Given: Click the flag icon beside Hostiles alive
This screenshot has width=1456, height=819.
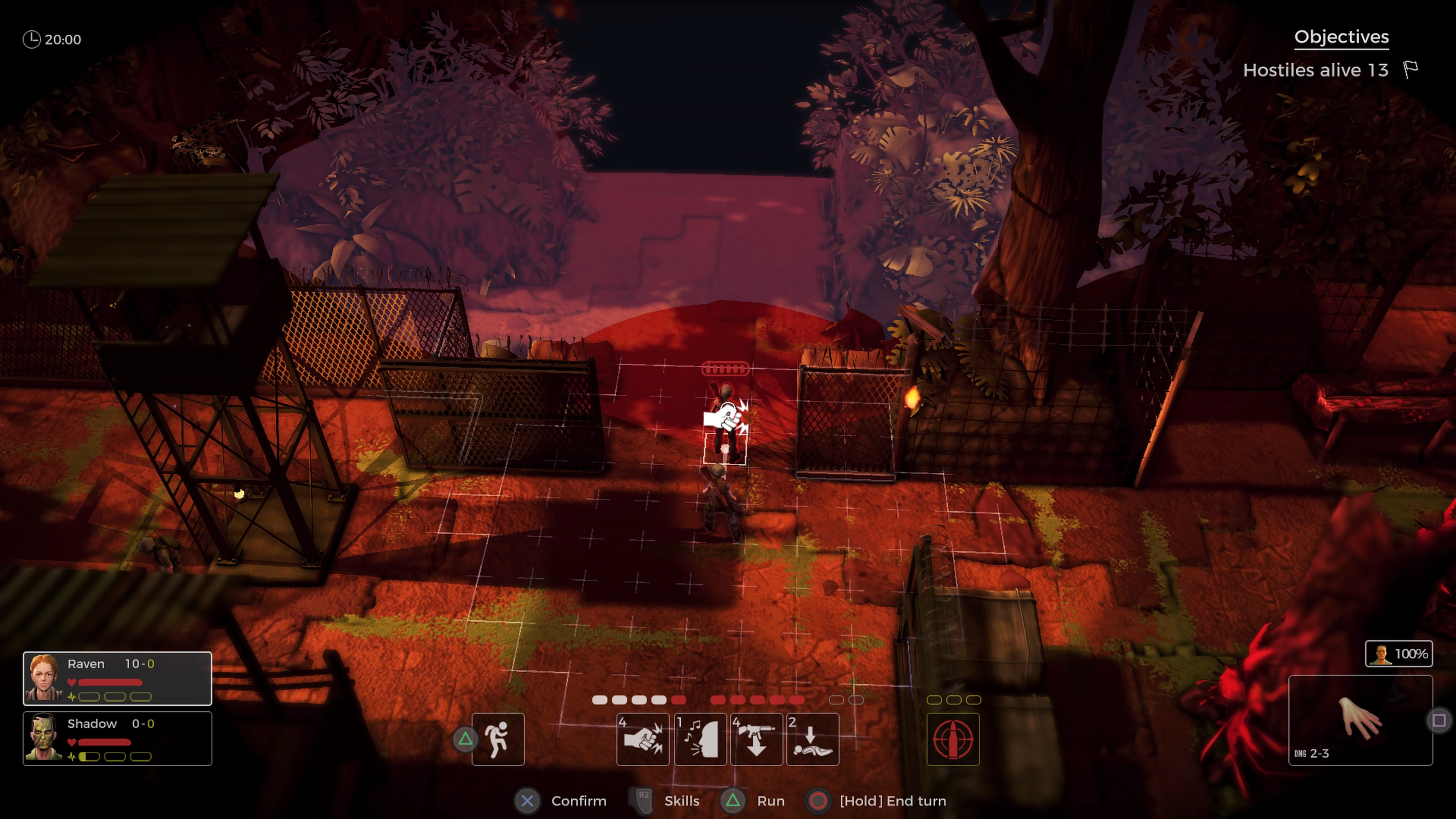Looking at the screenshot, I should (1411, 69).
